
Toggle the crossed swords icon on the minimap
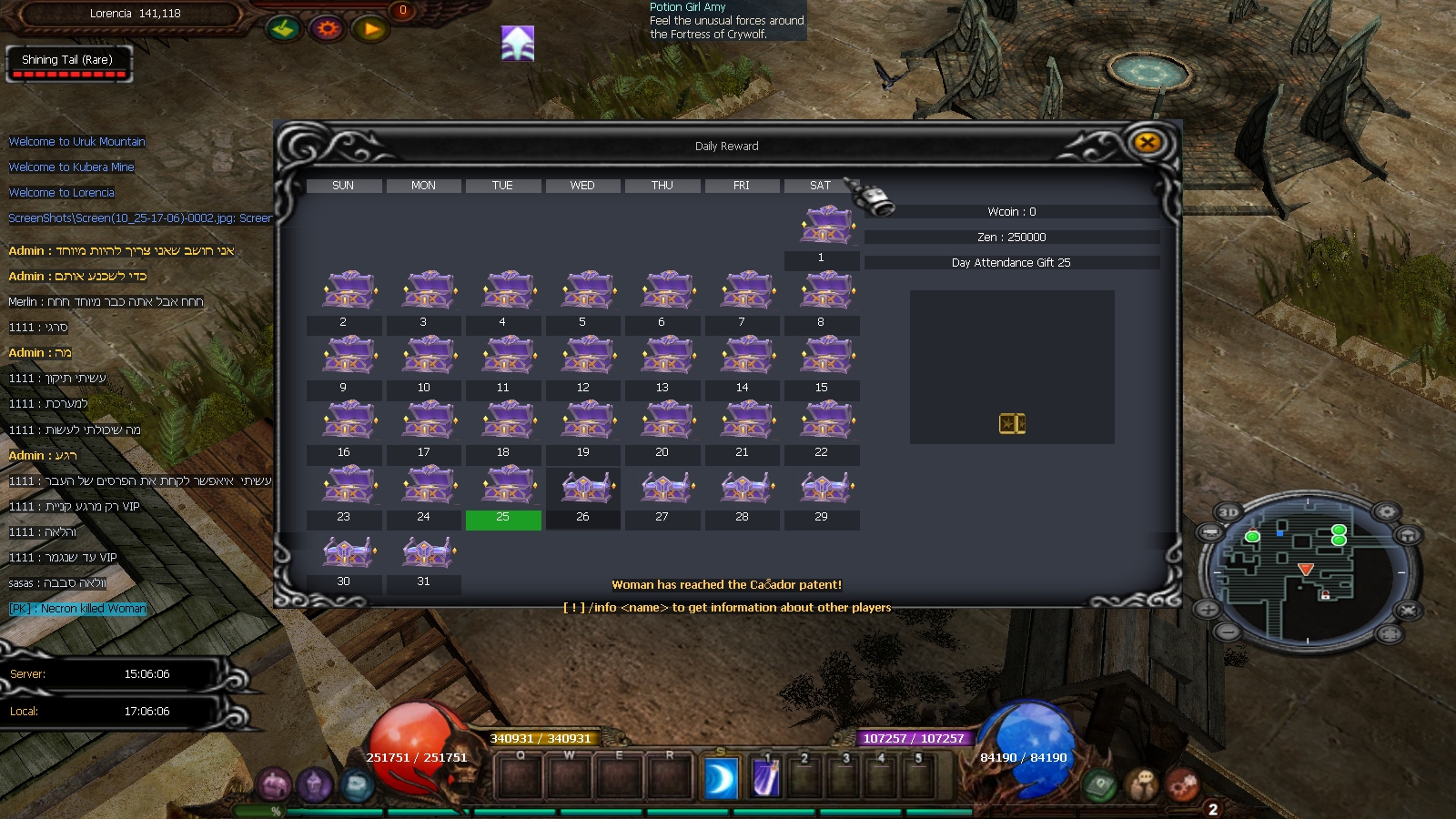click(1407, 610)
